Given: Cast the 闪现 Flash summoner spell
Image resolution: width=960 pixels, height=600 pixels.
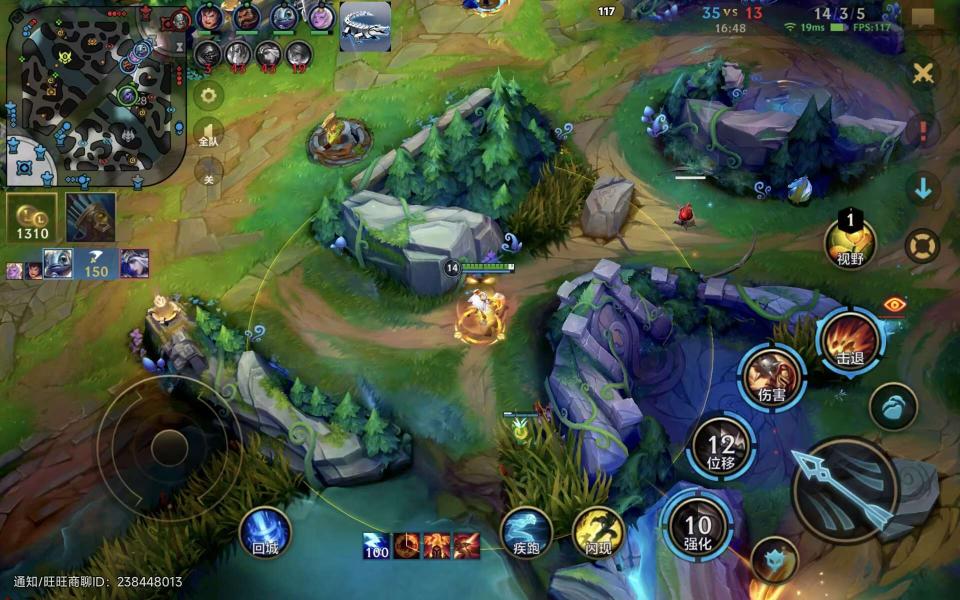Looking at the screenshot, I should point(598,532).
